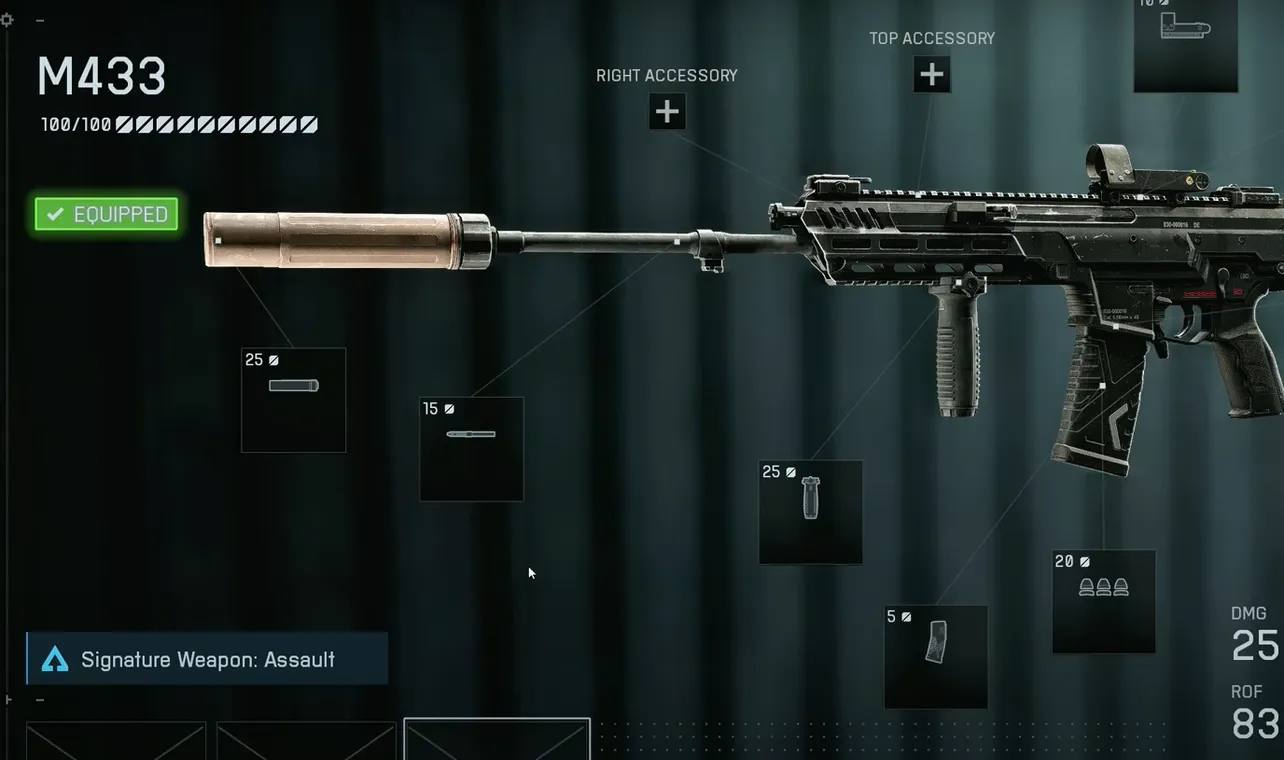
Task: Select the suppressor attachment icon
Action: [293, 398]
